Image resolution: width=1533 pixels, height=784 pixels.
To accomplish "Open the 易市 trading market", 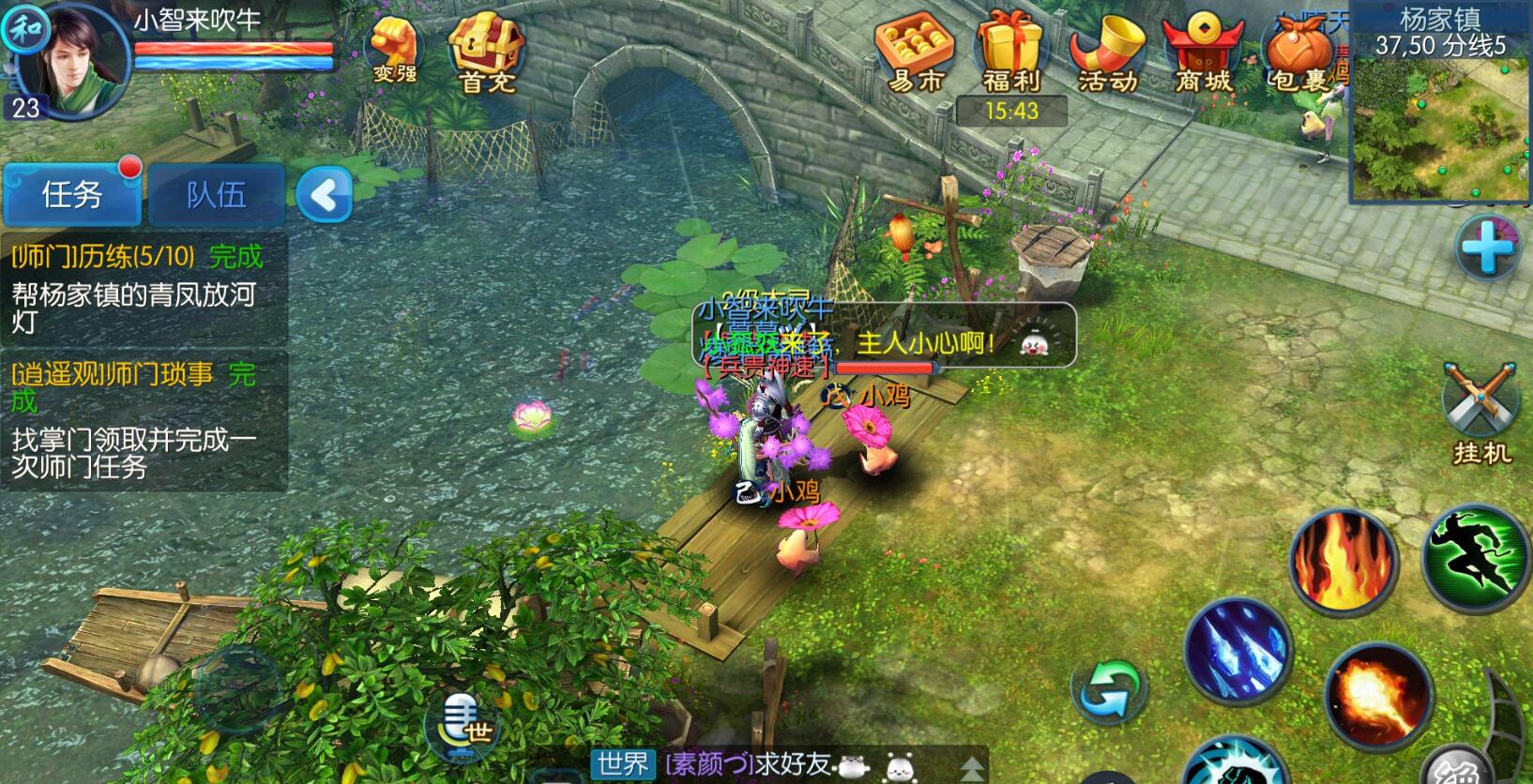I will pyautogui.click(x=914, y=54).
